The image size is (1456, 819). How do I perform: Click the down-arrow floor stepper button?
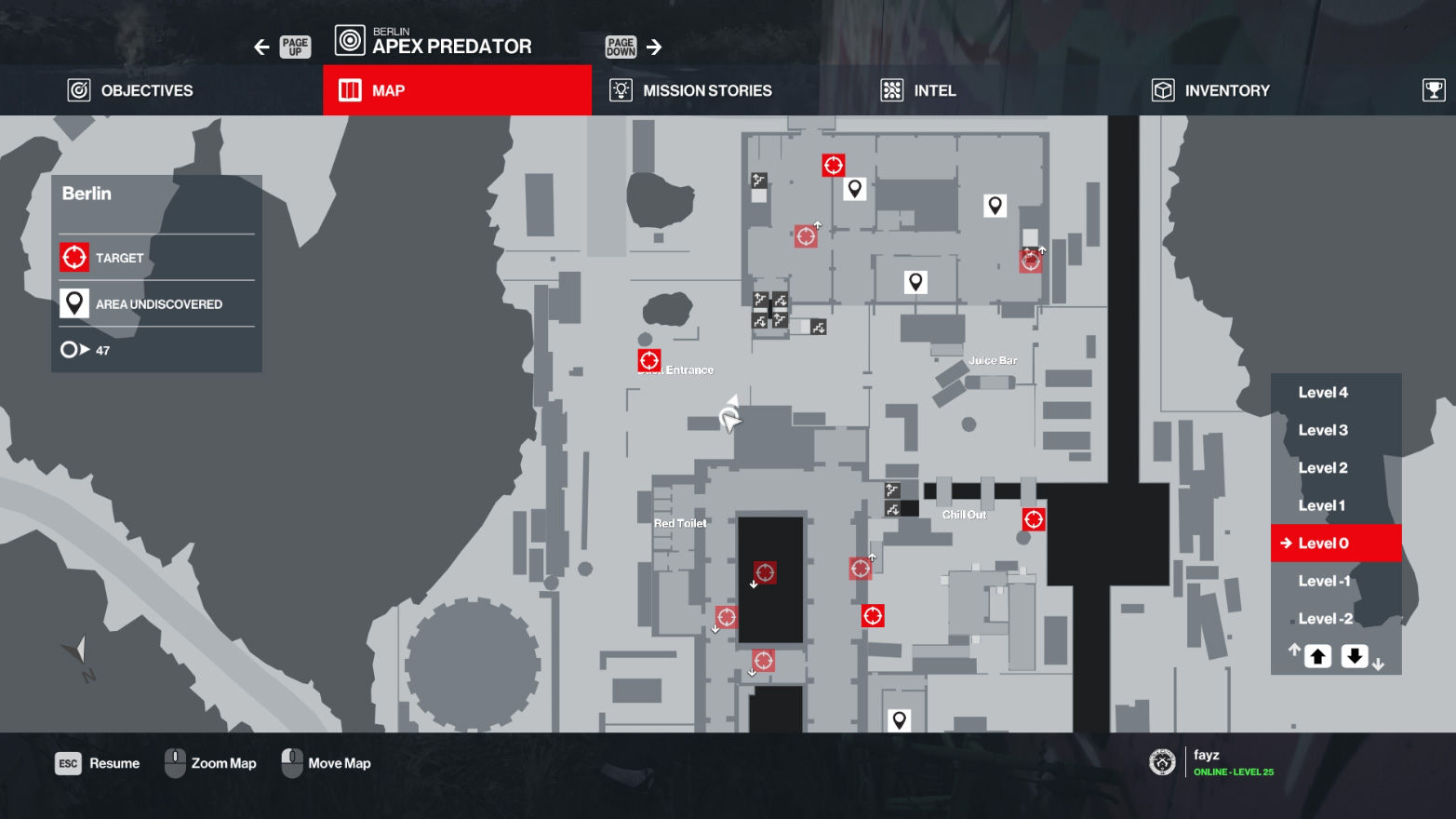point(1354,655)
